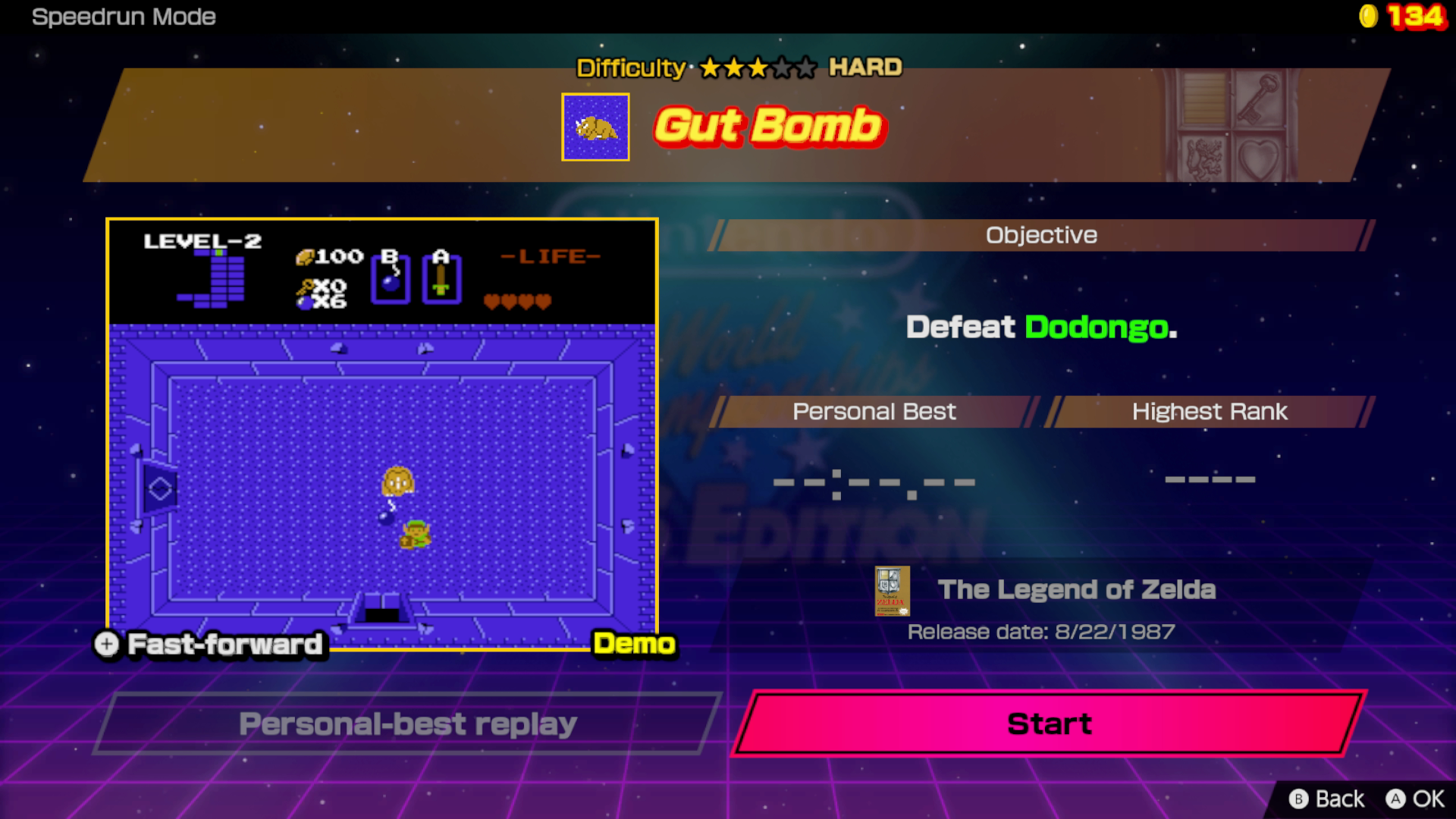
Task: Select the Dodongo enemy icon beside Gut Bomb
Action: pyautogui.click(x=596, y=127)
